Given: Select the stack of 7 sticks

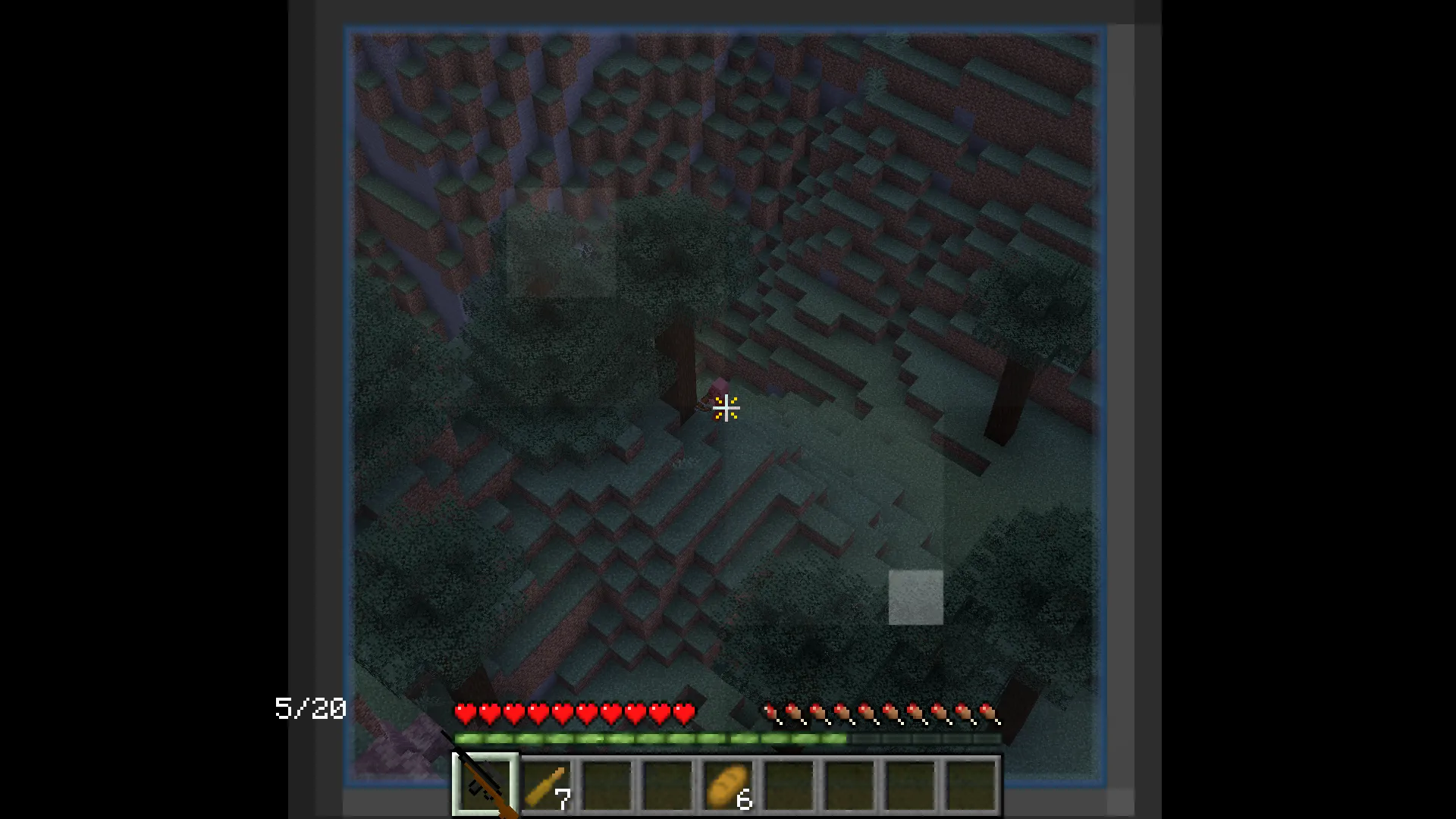Looking at the screenshot, I should point(548,785).
